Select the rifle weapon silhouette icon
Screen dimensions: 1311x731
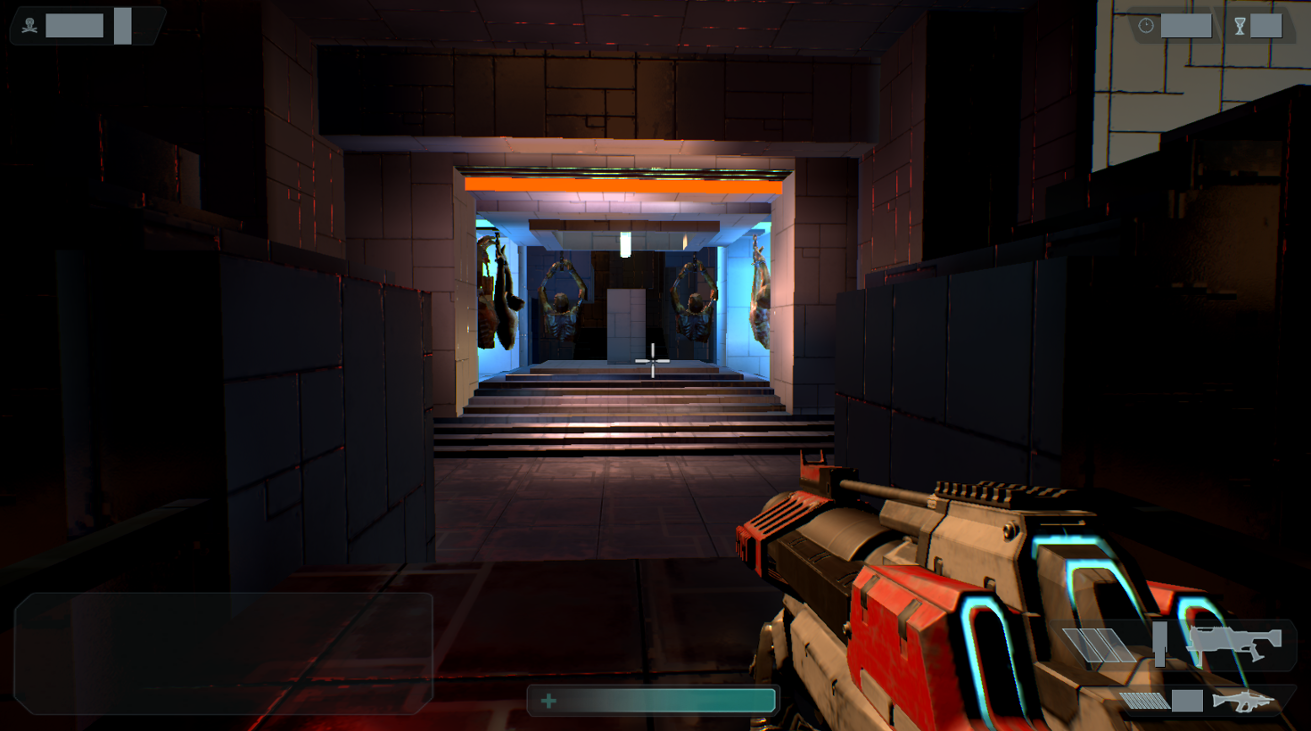click(1243, 703)
